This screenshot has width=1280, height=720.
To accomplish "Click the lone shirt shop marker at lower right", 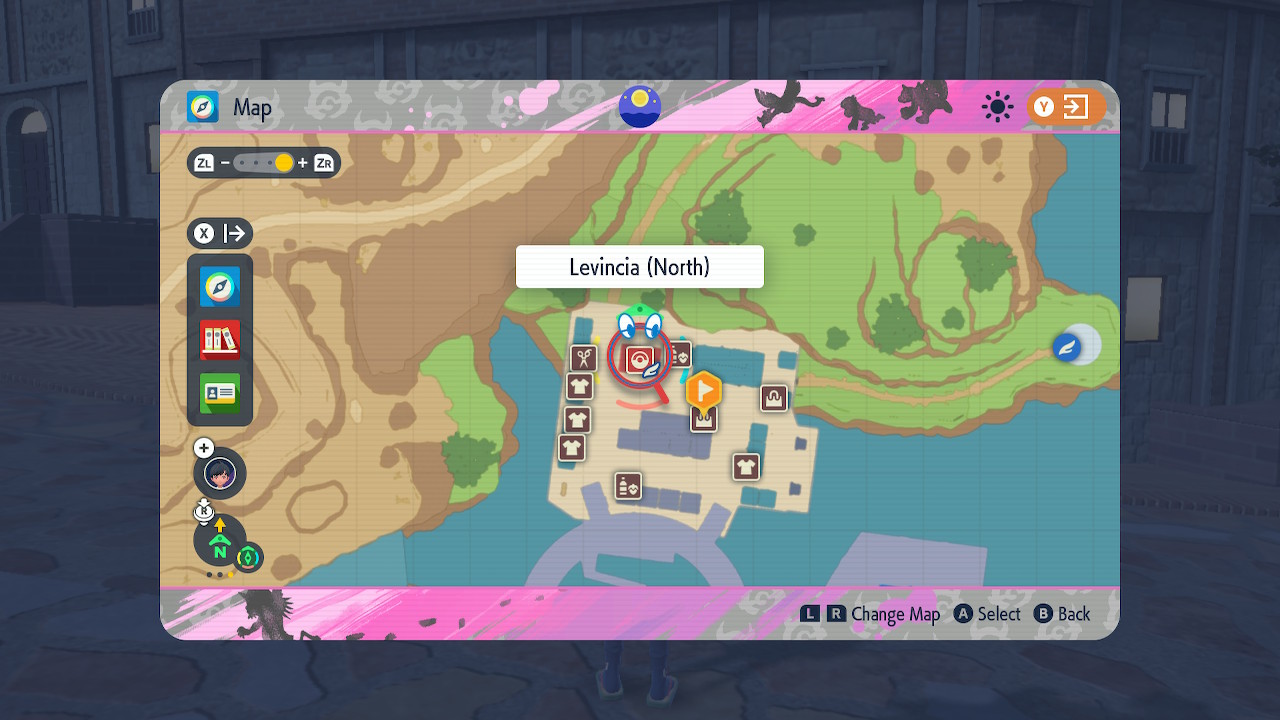I will coord(746,466).
